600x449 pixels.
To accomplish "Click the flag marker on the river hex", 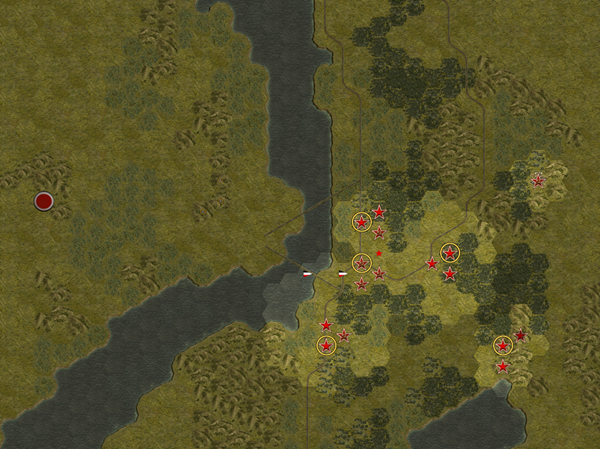I will (x=308, y=273).
